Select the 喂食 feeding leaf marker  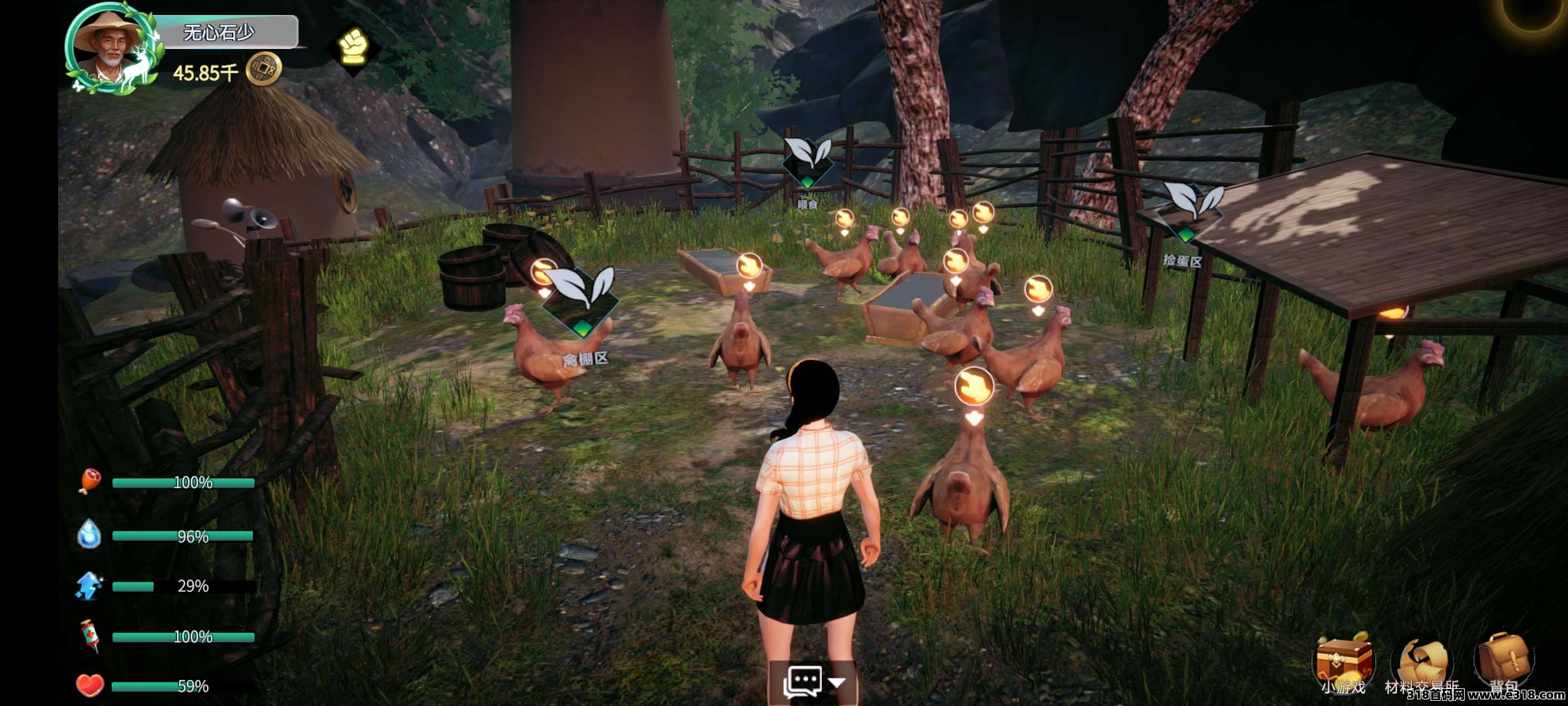click(808, 161)
